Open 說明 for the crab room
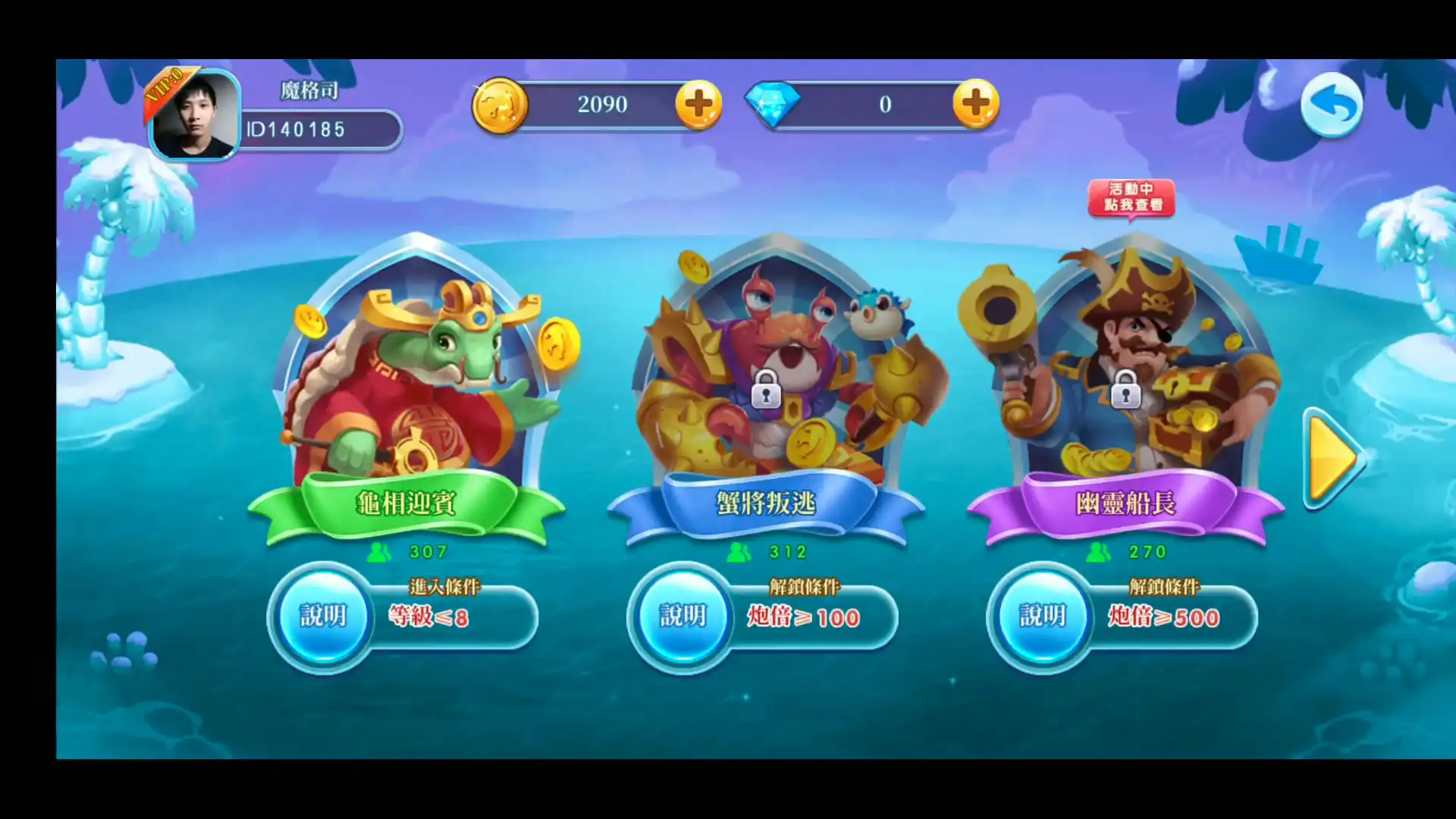Image resolution: width=1456 pixels, height=819 pixels. point(682,616)
